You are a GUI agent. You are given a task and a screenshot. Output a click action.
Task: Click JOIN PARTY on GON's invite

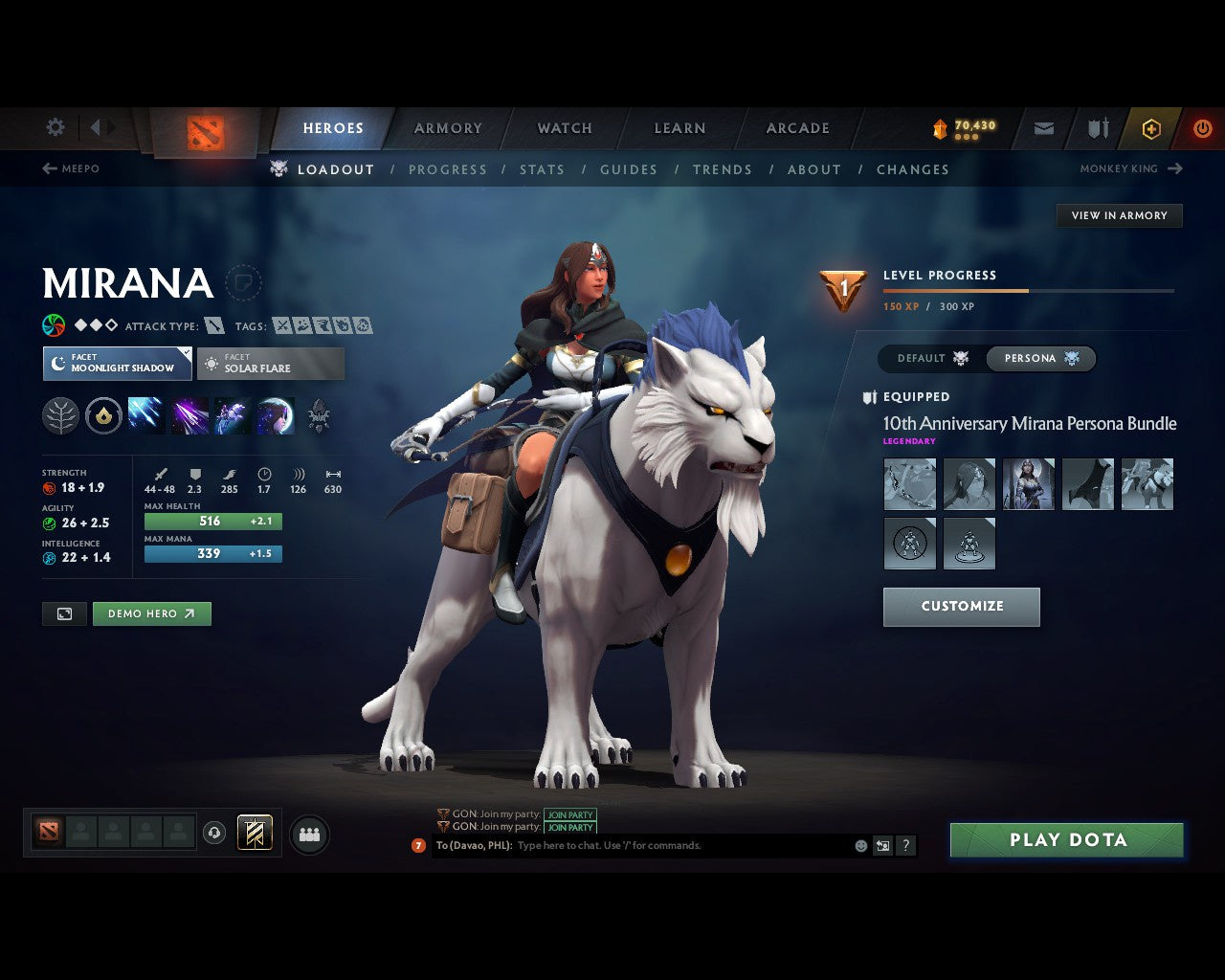tap(570, 814)
